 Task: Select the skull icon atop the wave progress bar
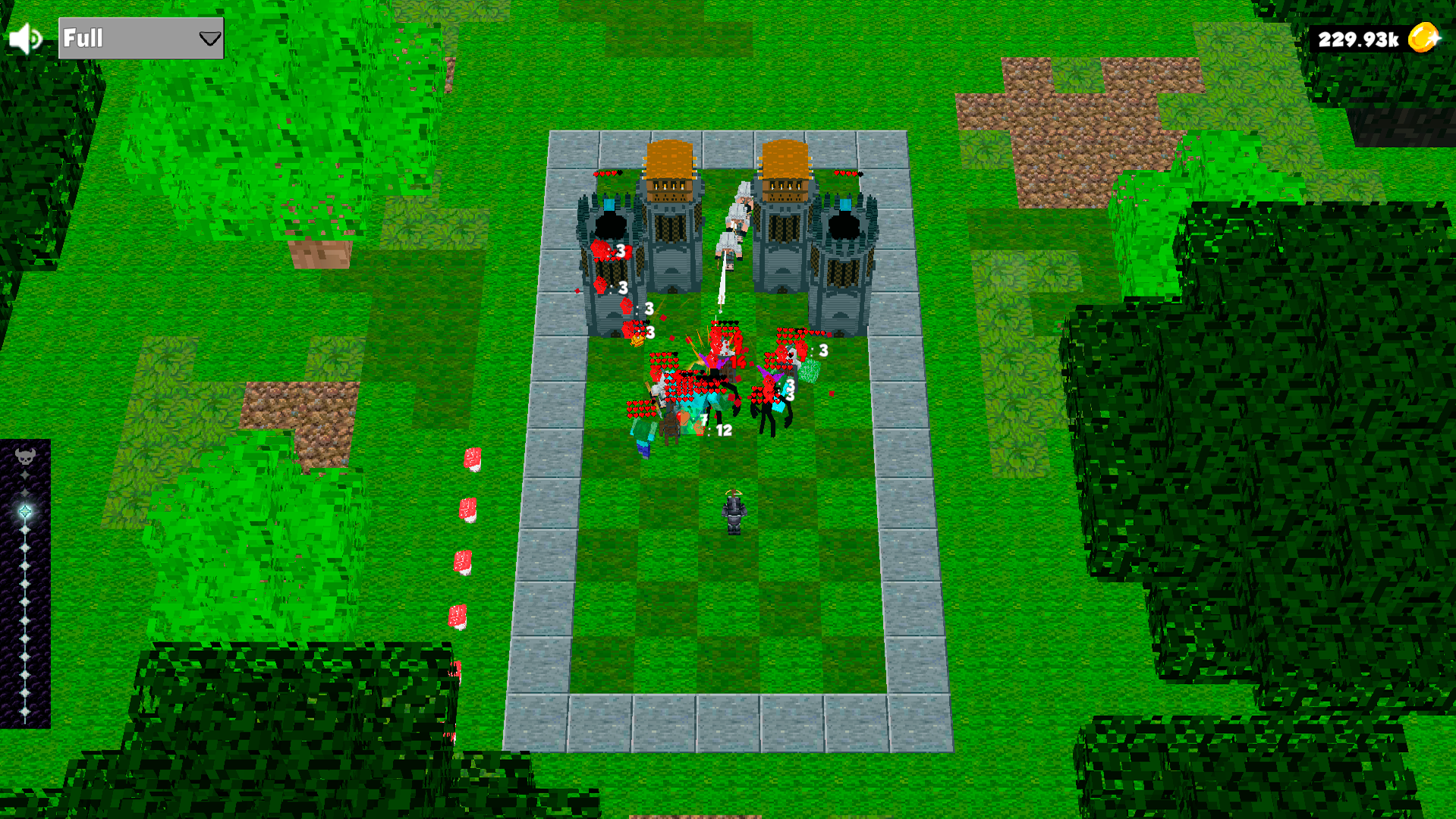point(25,456)
